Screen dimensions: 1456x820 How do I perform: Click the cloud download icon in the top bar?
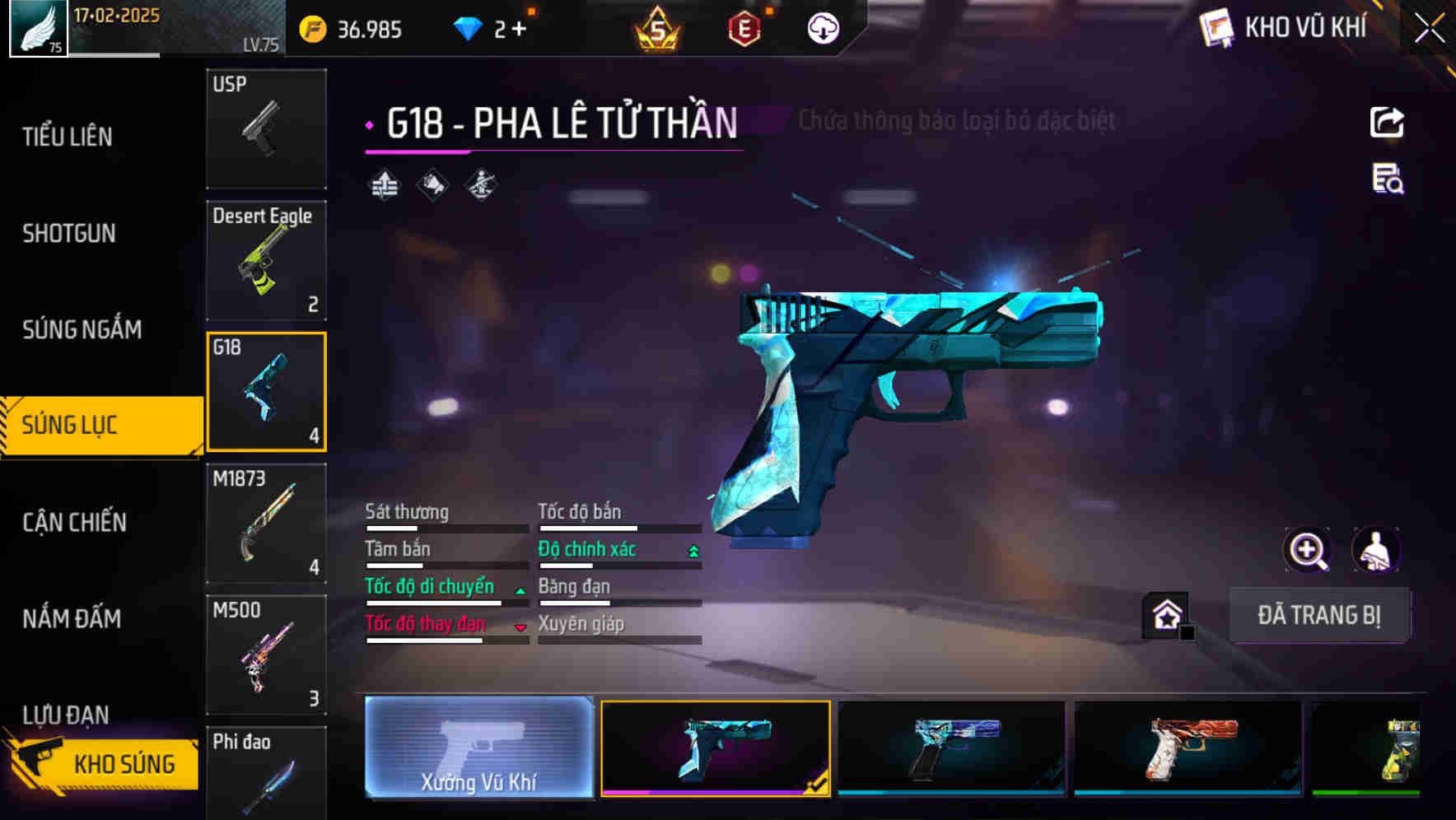pyautogui.click(x=821, y=27)
